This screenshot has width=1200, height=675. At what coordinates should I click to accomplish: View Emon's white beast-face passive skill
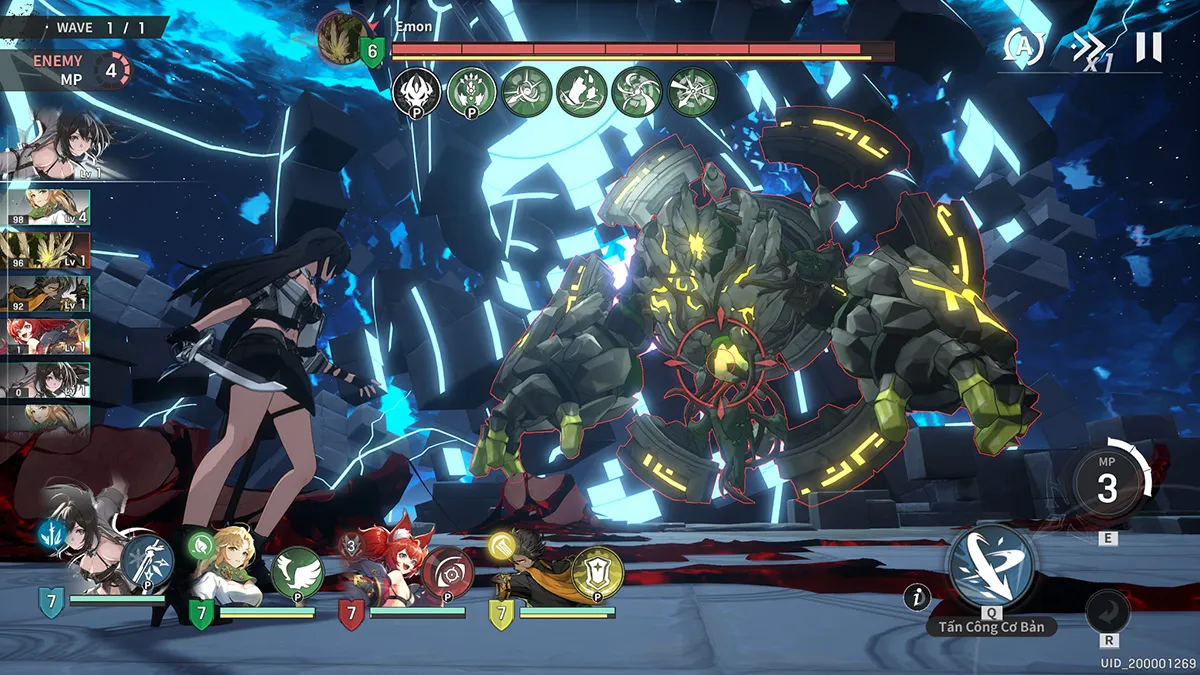pyautogui.click(x=416, y=92)
